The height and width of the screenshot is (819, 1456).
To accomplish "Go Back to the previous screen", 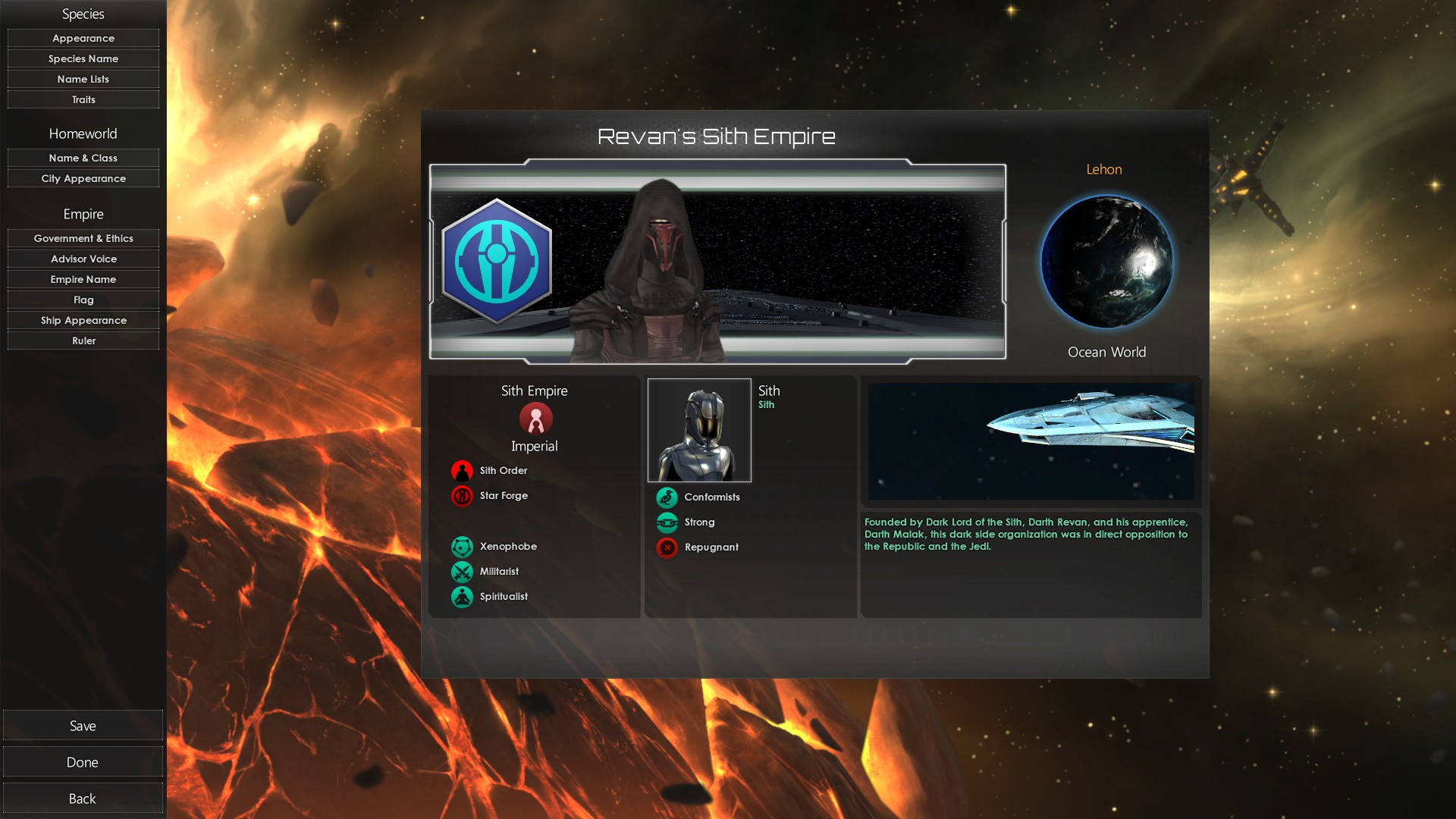I will [x=83, y=799].
